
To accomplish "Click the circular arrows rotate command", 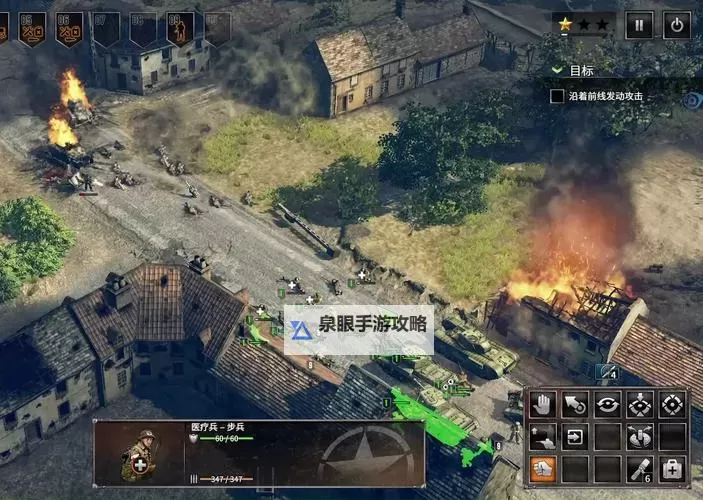I will [x=607, y=405].
